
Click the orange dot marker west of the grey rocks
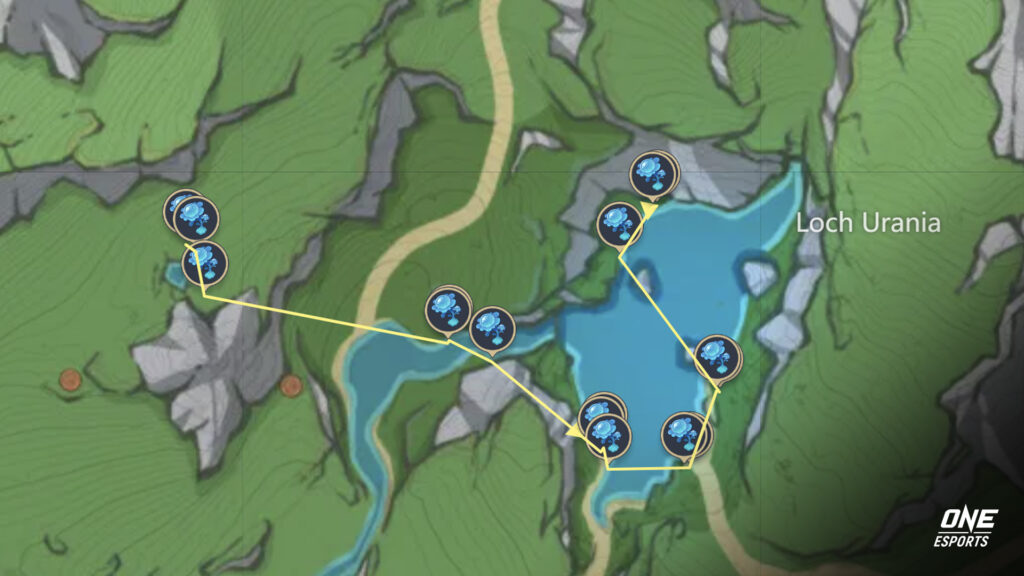coord(69,380)
